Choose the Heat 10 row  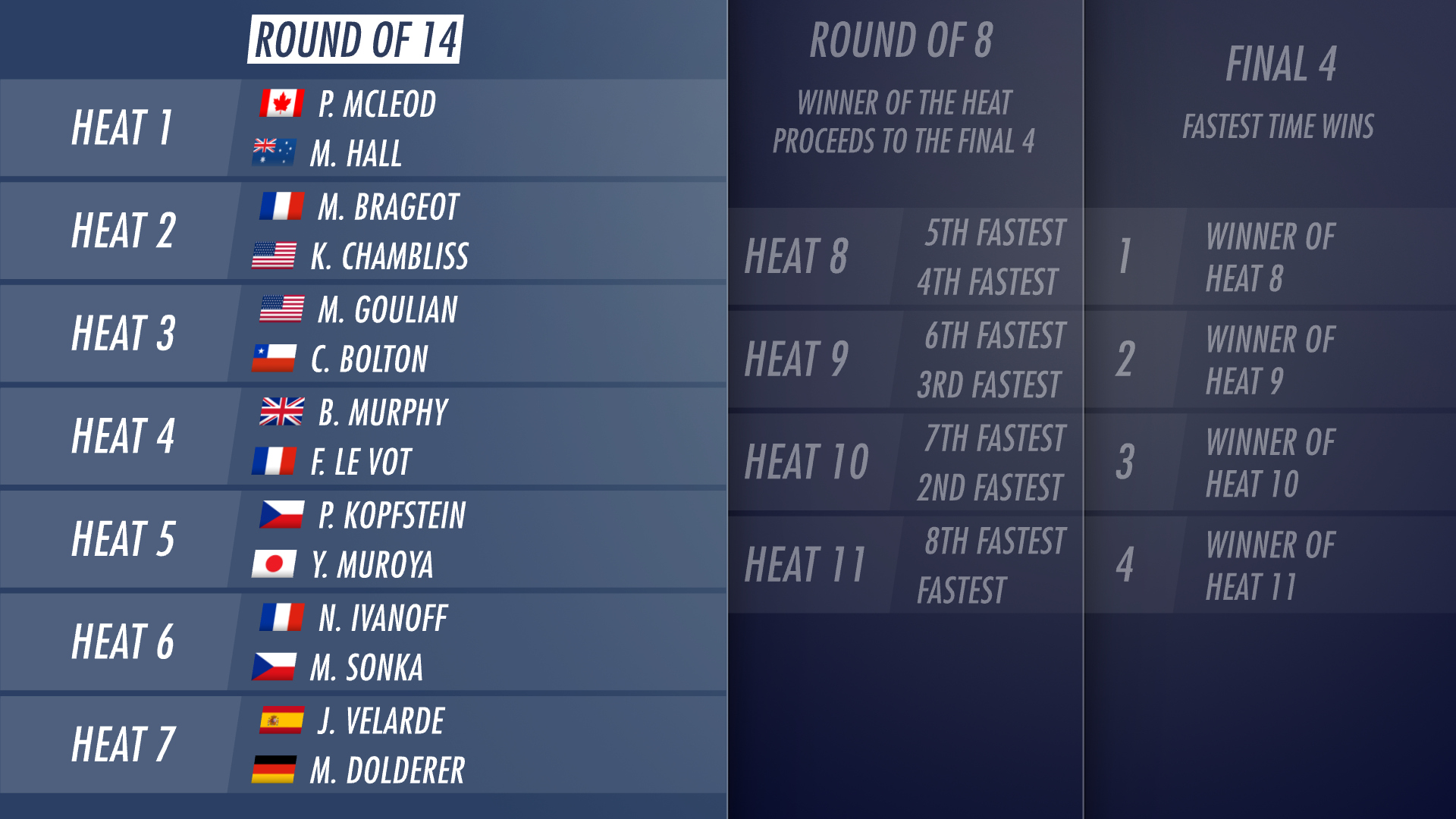[x=905, y=462]
